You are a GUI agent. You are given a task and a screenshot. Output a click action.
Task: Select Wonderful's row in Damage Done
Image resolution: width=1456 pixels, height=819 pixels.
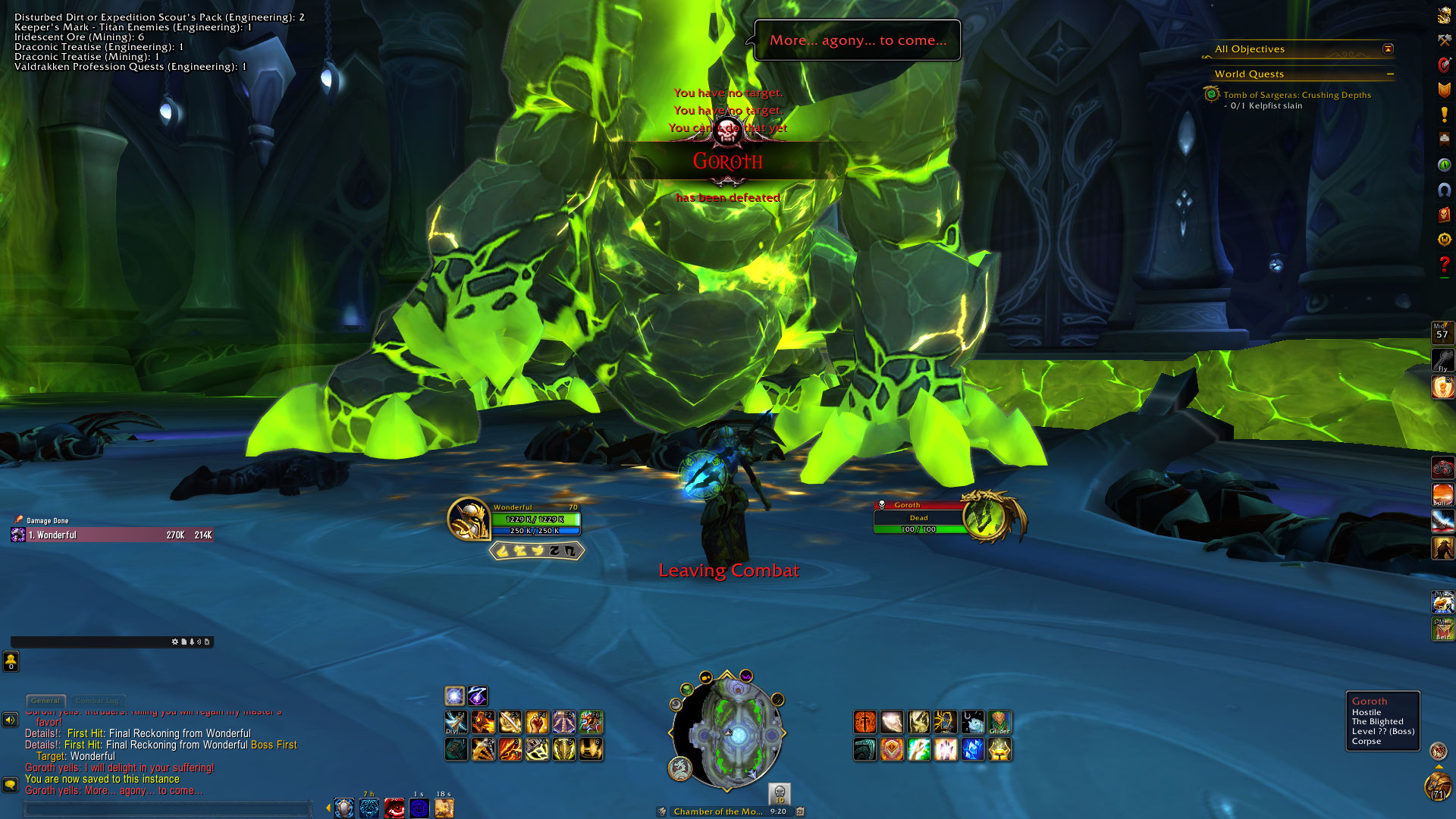112,535
